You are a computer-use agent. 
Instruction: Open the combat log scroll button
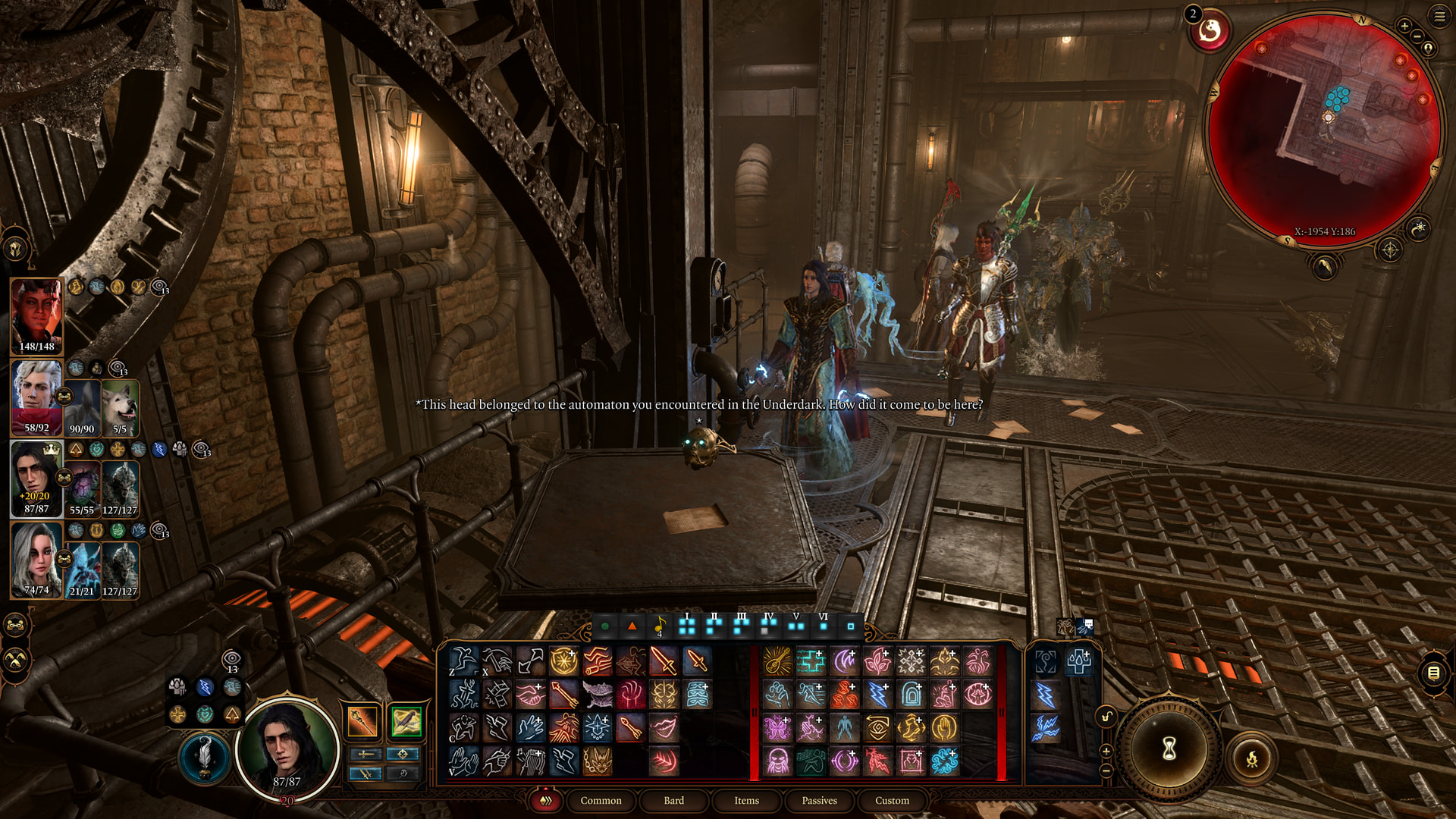tap(1432, 673)
